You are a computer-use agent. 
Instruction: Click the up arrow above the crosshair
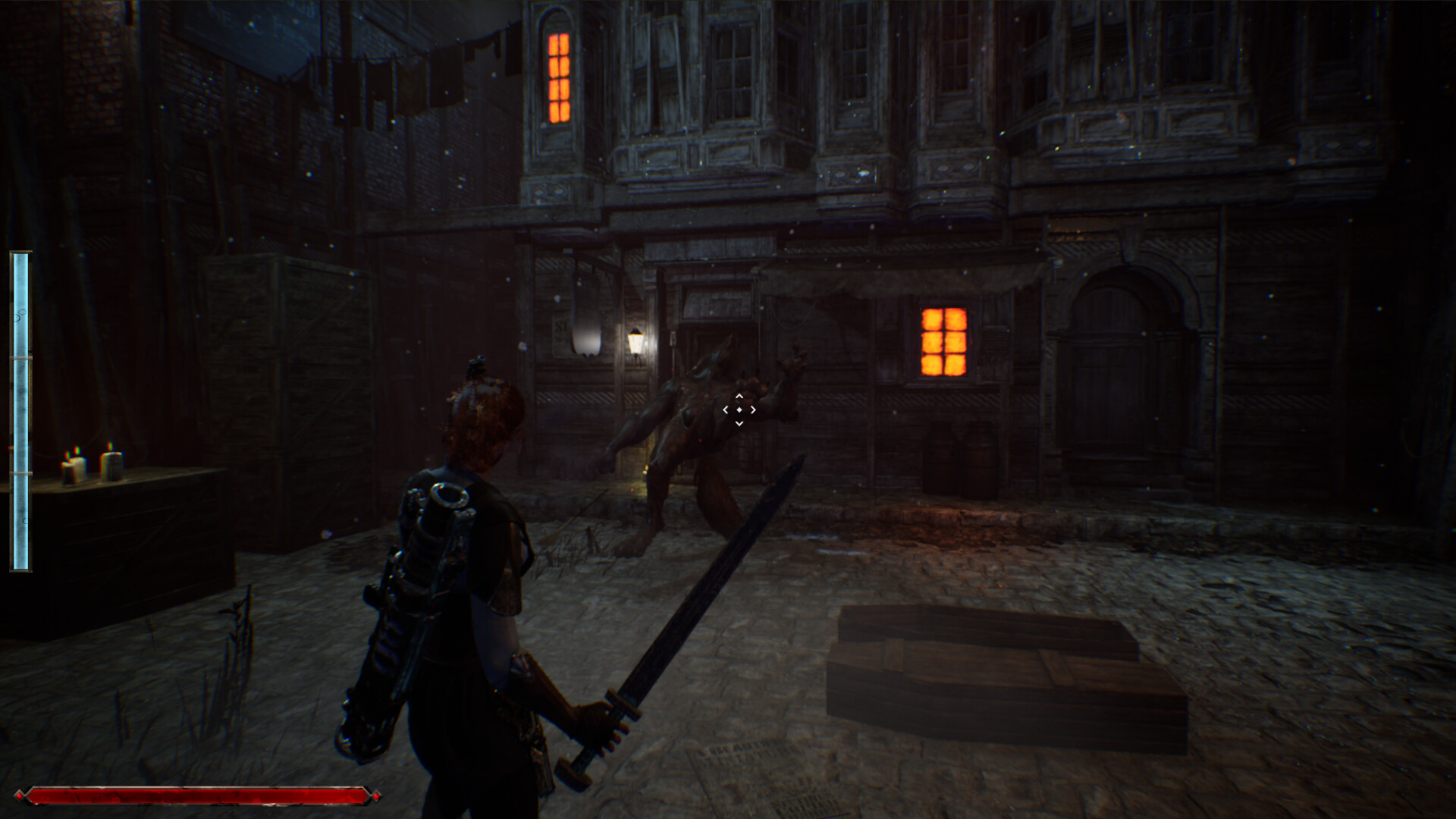pyautogui.click(x=739, y=396)
